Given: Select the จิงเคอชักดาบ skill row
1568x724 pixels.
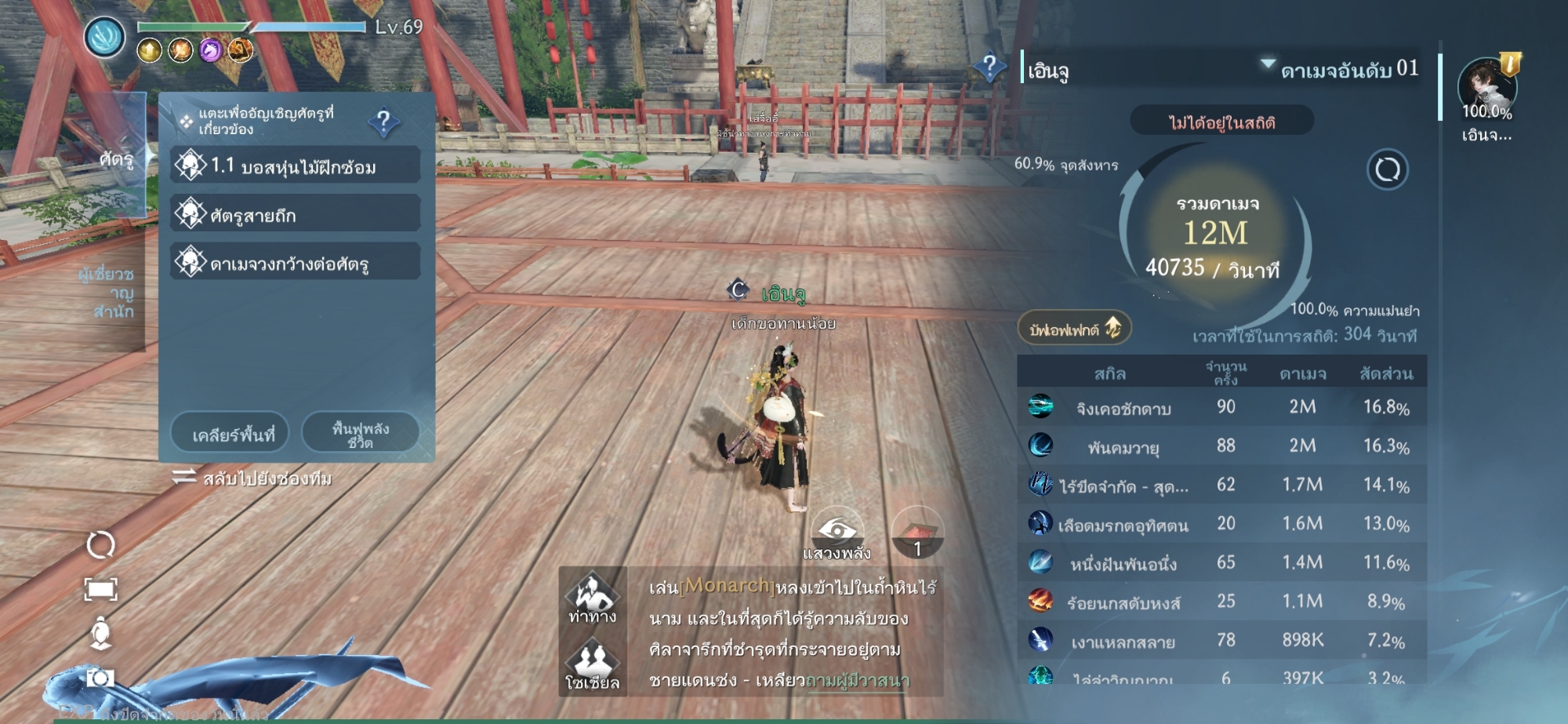Looking at the screenshot, I should coord(1221,407).
